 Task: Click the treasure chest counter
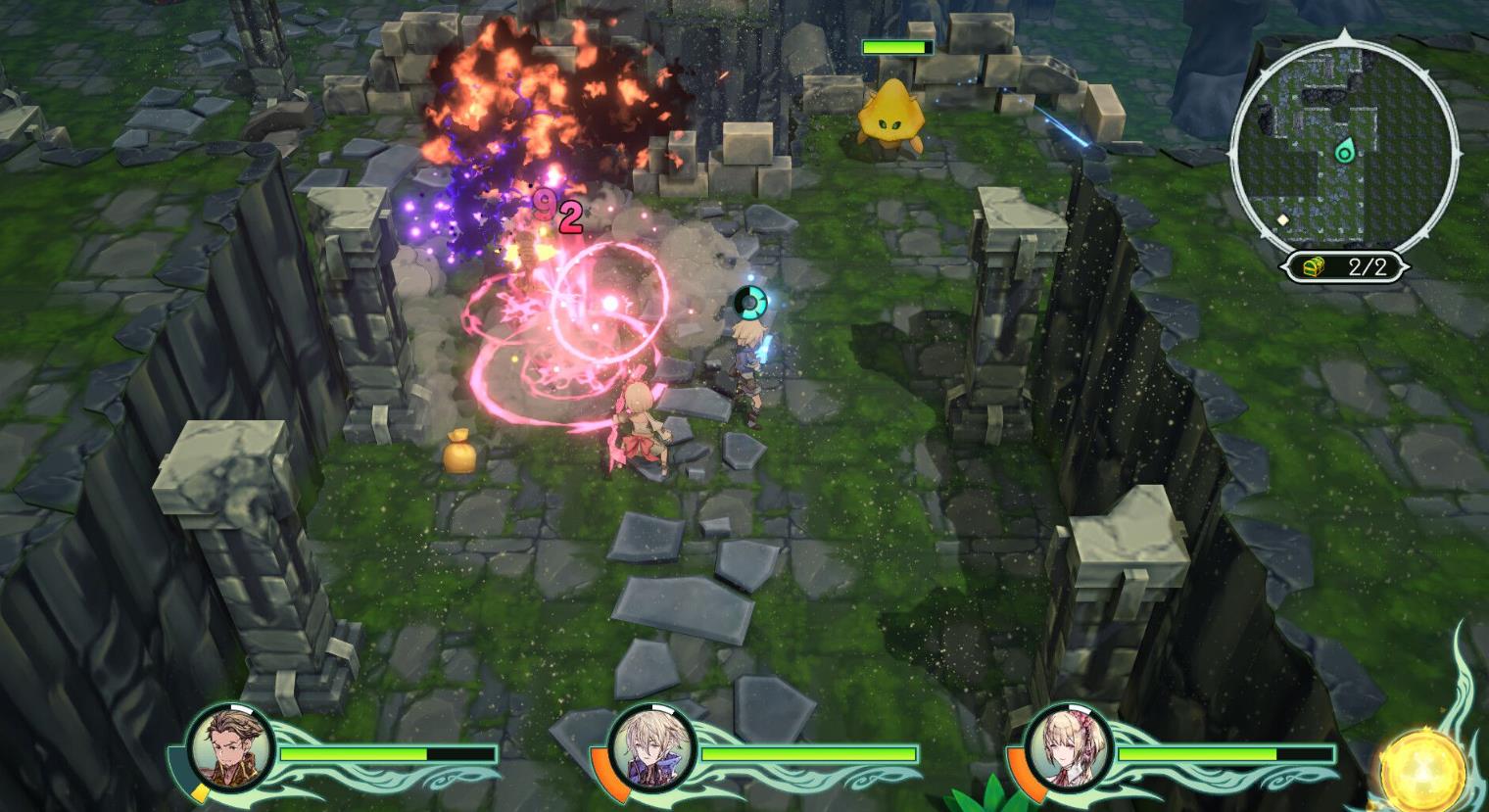point(1347,266)
